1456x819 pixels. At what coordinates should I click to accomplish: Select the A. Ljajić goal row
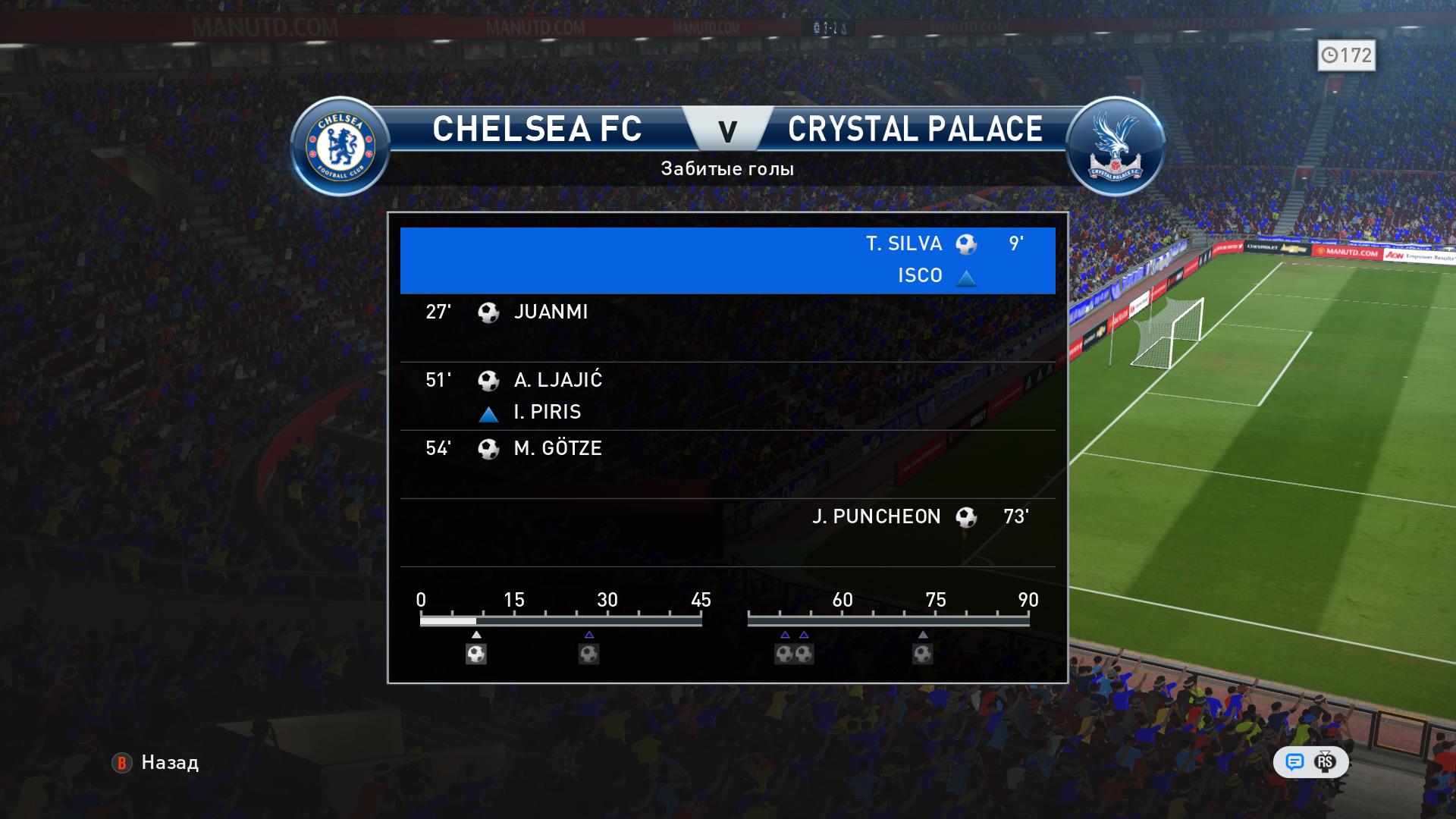(x=727, y=396)
